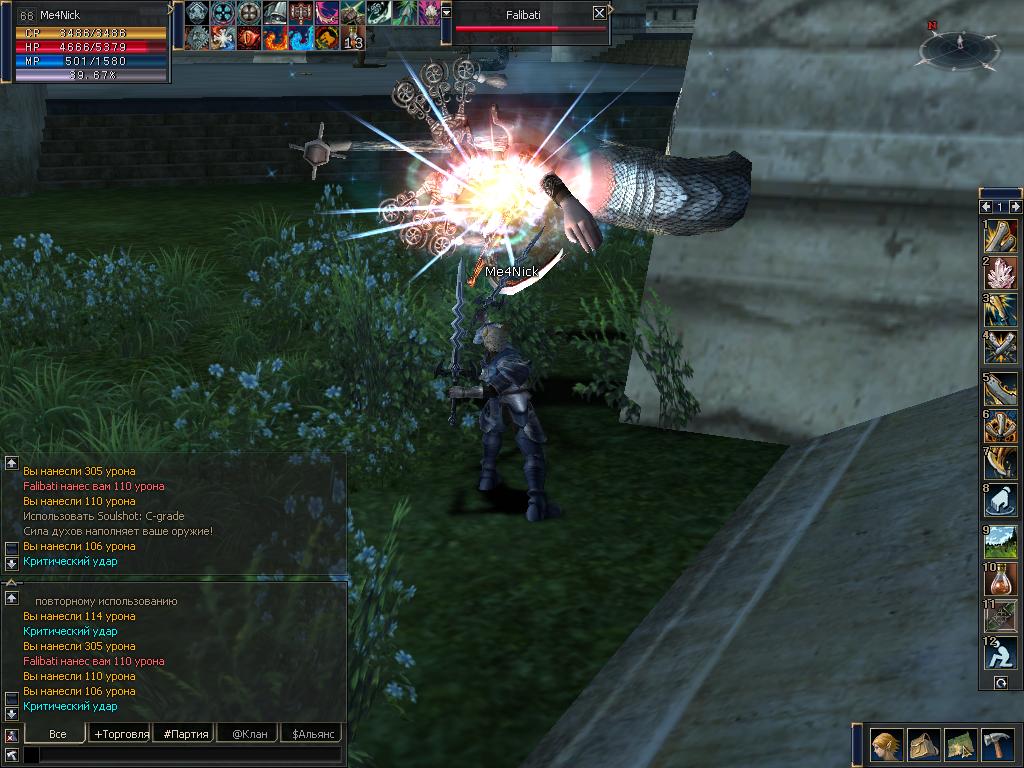Viewport: 1024px width, 768px height.
Task: Close the Falibati target window
Action: coord(599,13)
